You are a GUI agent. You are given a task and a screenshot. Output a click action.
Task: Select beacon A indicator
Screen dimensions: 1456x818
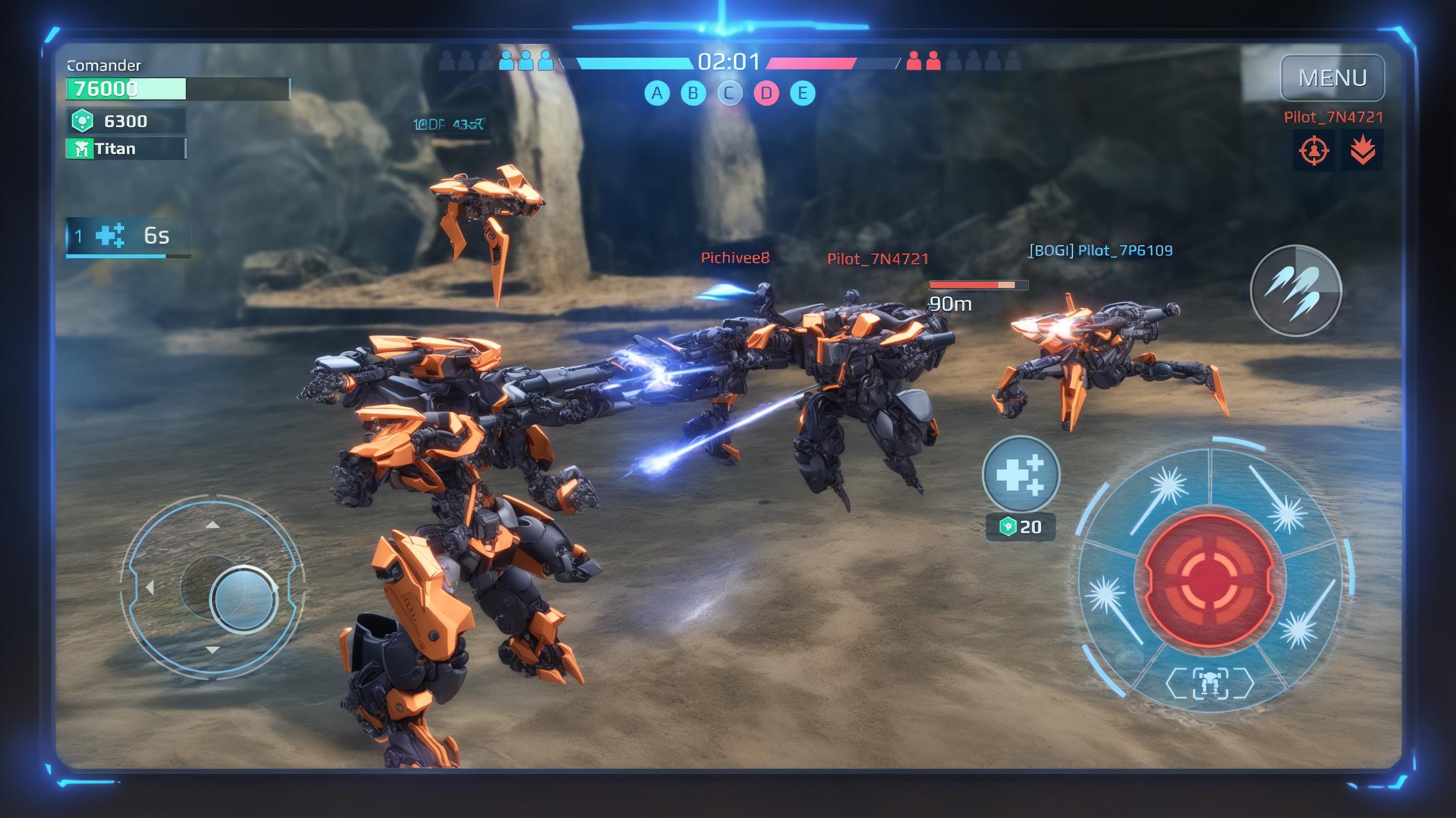pos(657,93)
